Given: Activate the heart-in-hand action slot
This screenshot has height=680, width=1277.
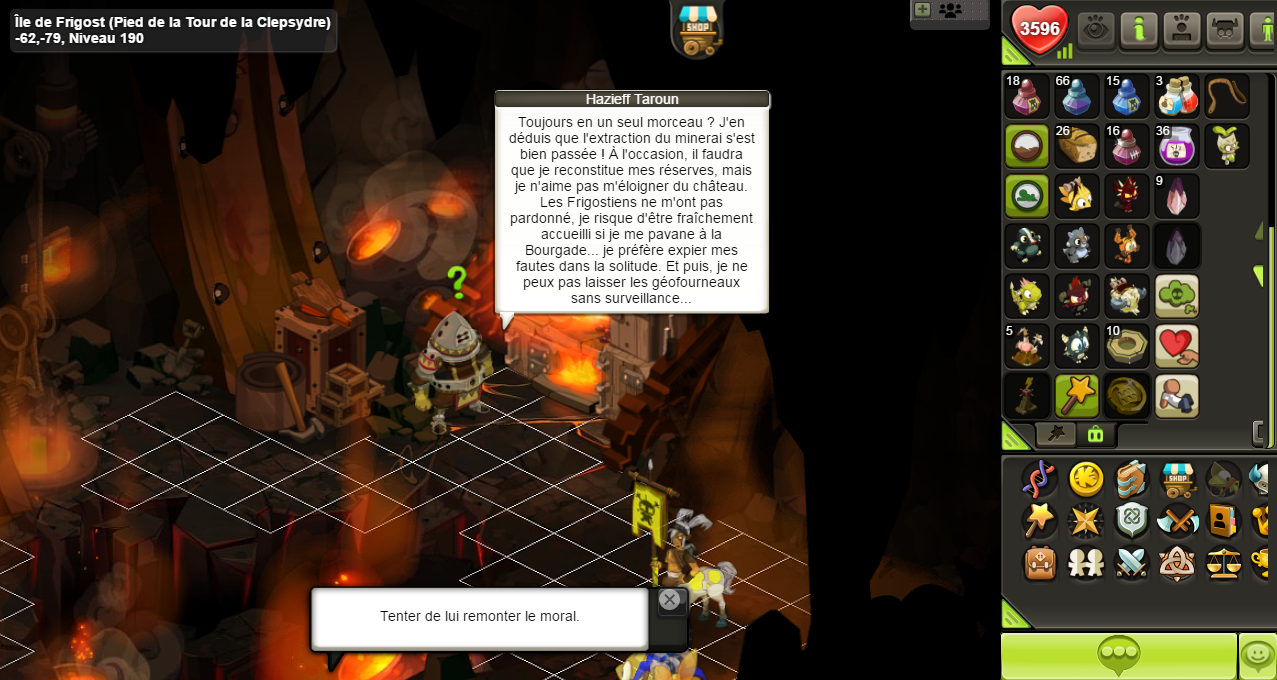Looking at the screenshot, I should tap(1176, 346).
